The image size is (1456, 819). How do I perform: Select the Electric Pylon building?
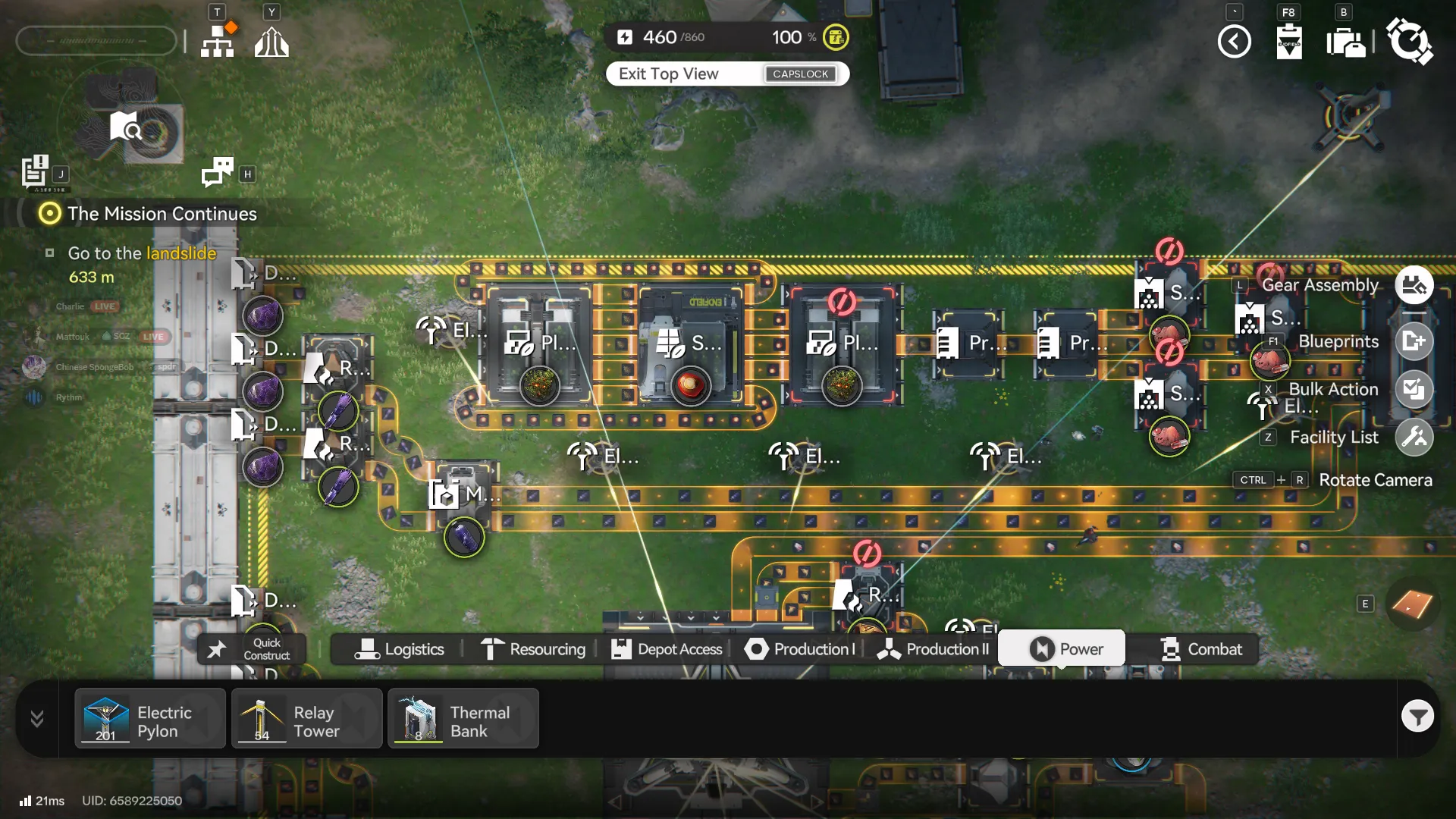pos(150,719)
